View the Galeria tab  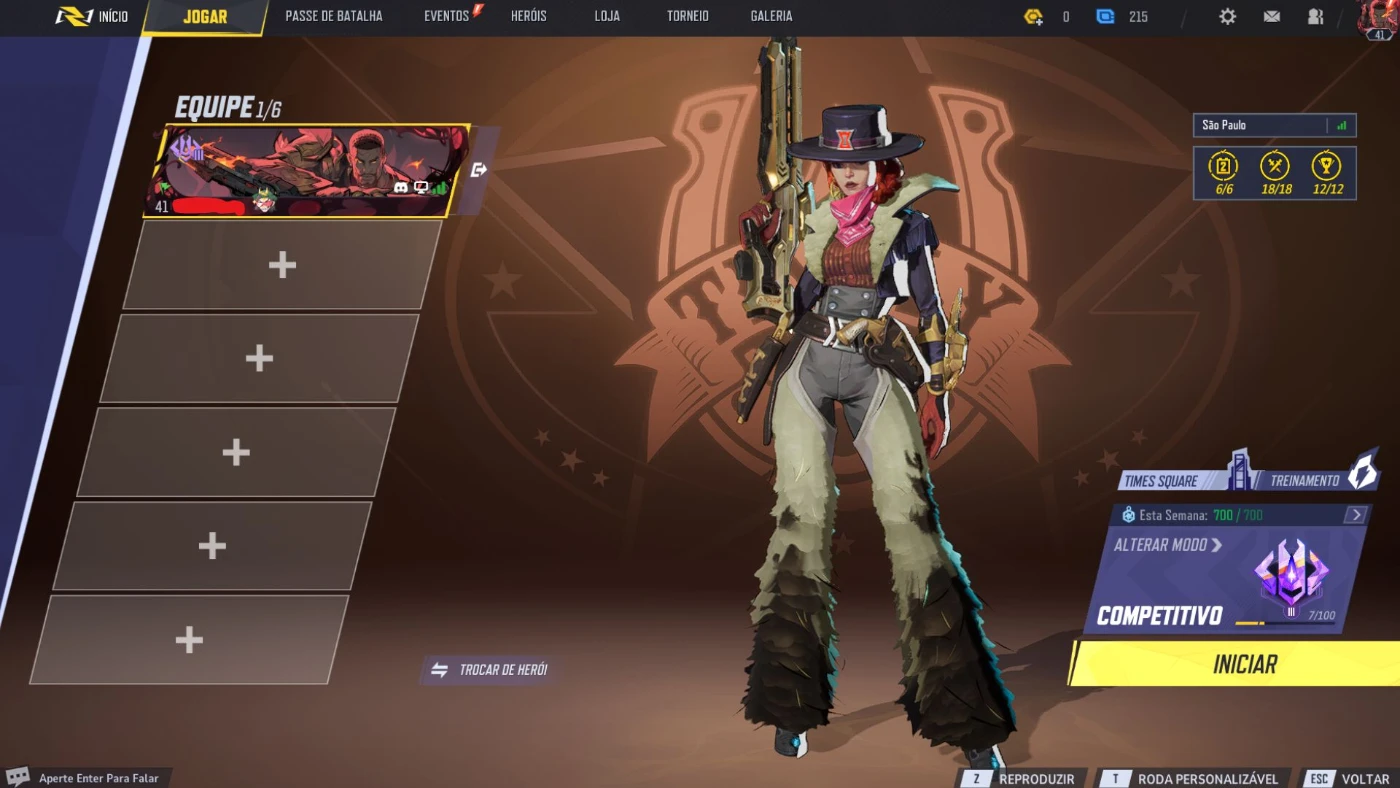click(x=771, y=17)
